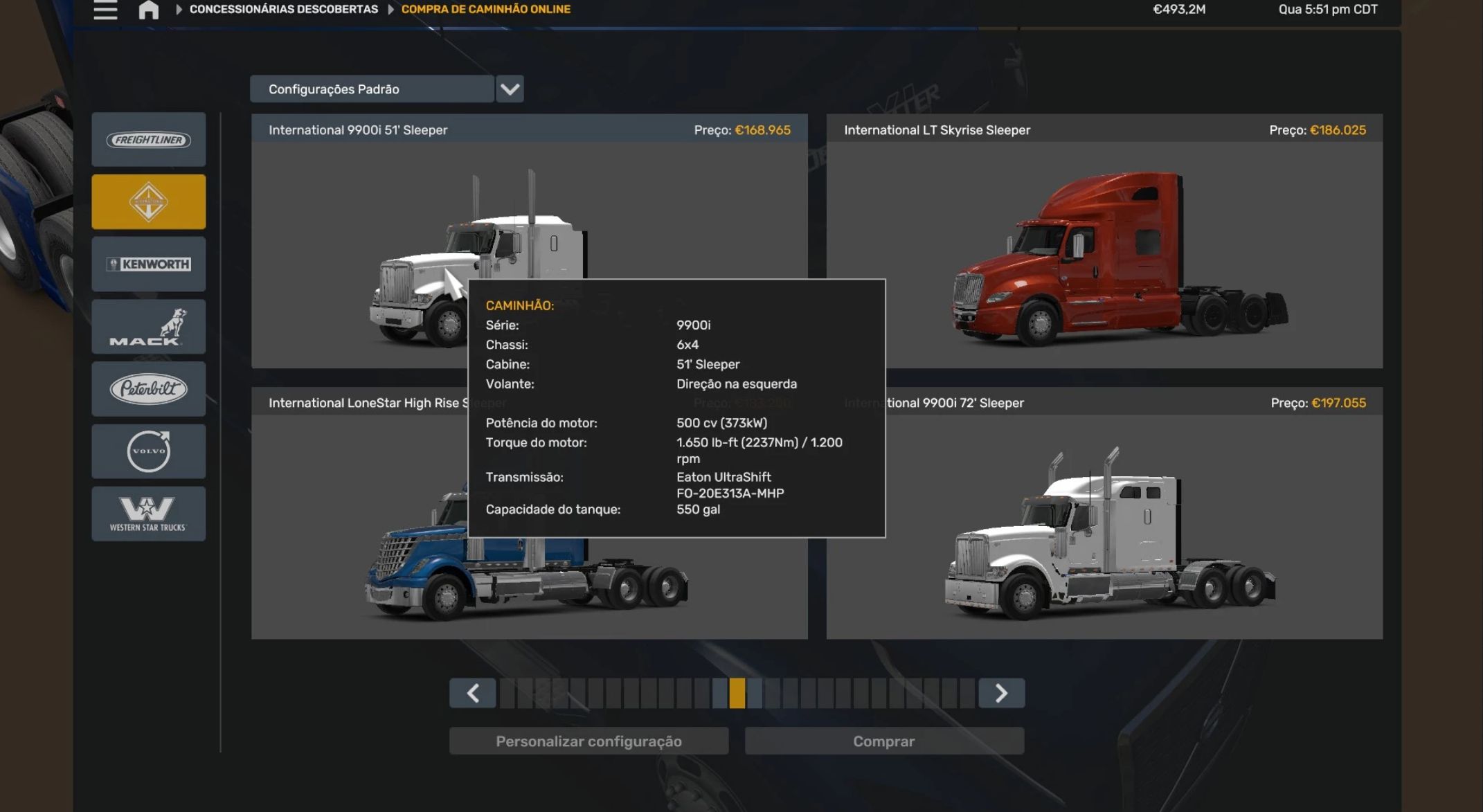Expand the Configurações Padrão dropdown
The width and height of the screenshot is (1483, 812).
coord(510,89)
